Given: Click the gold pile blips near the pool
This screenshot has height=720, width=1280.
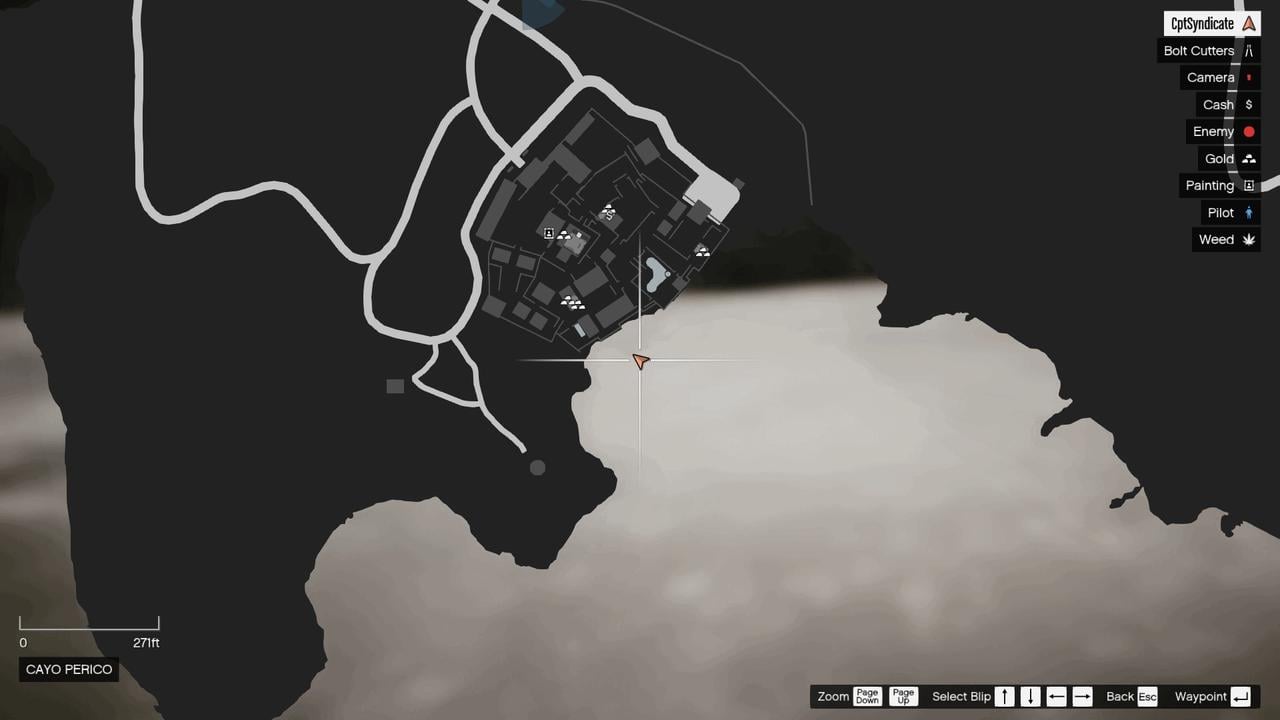Looking at the screenshot, I should [x=702, y=250].
